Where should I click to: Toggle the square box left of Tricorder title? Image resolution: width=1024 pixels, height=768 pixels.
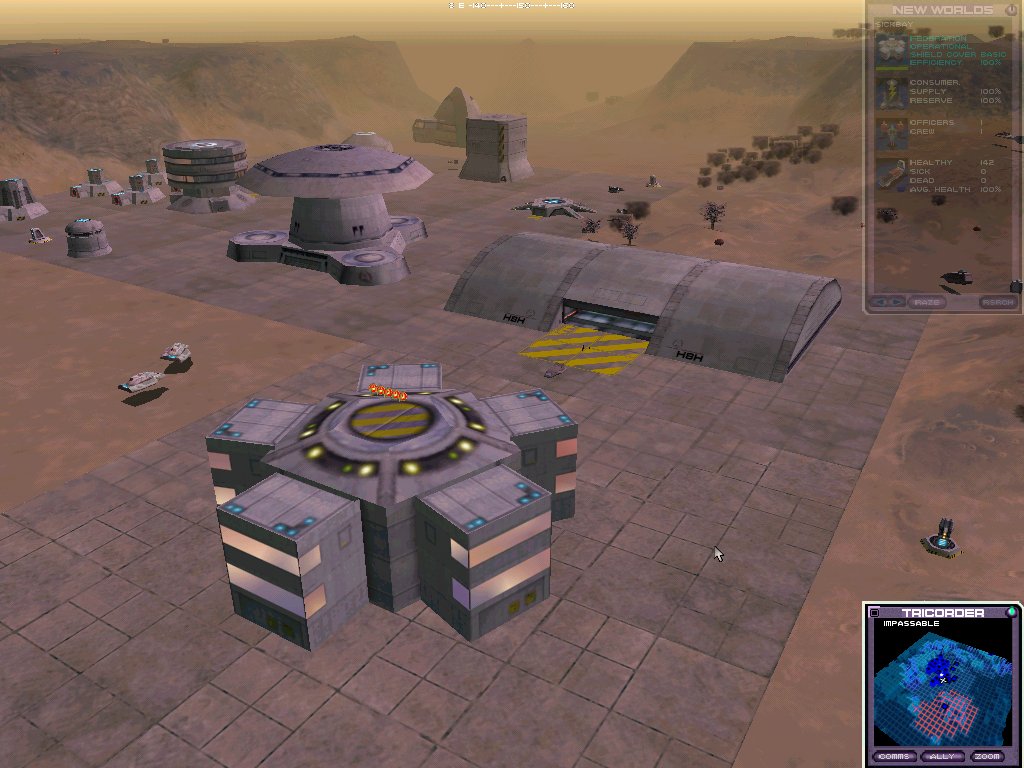pos(875,613)
